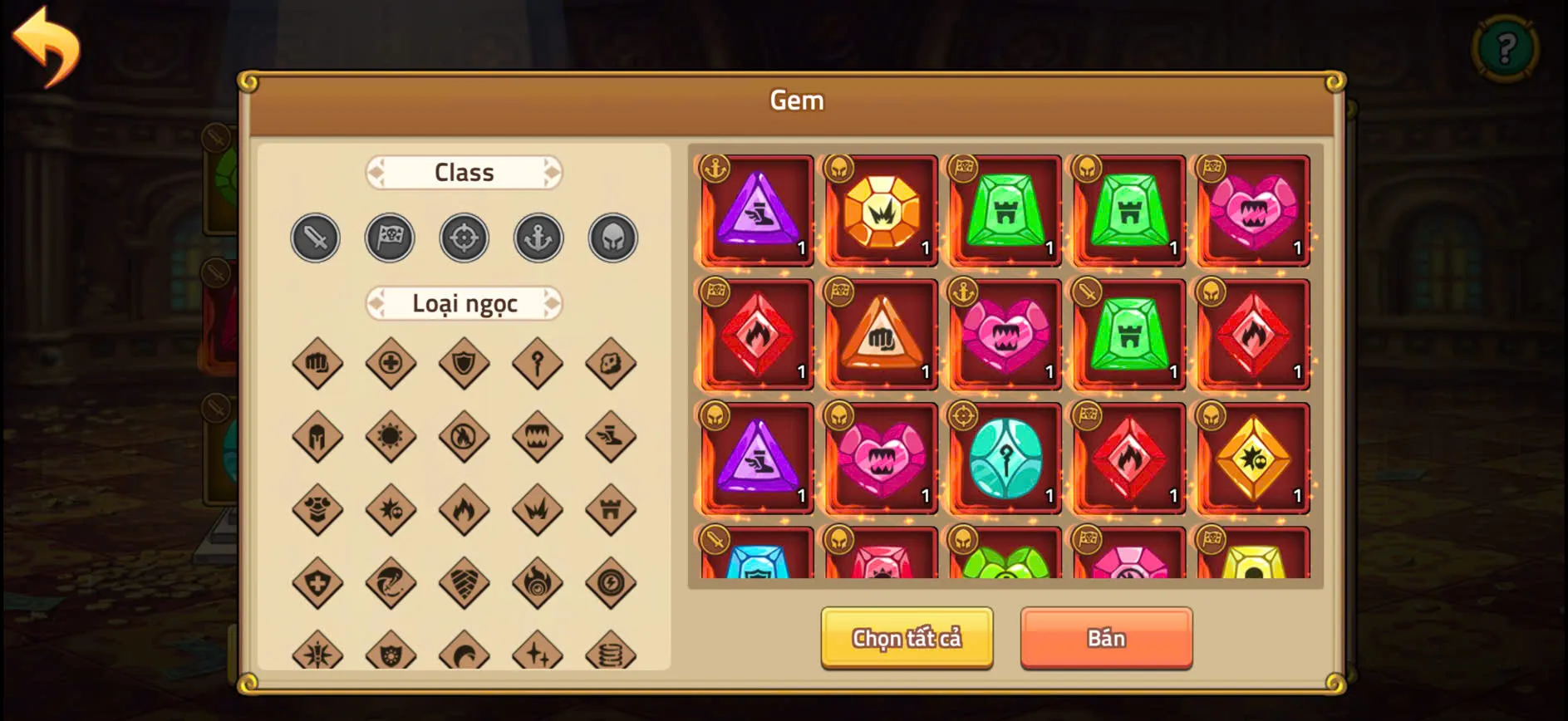Select the fist gem type filter
The image size is (1568, 721).
pyautogui.click(x=317, y=364)
